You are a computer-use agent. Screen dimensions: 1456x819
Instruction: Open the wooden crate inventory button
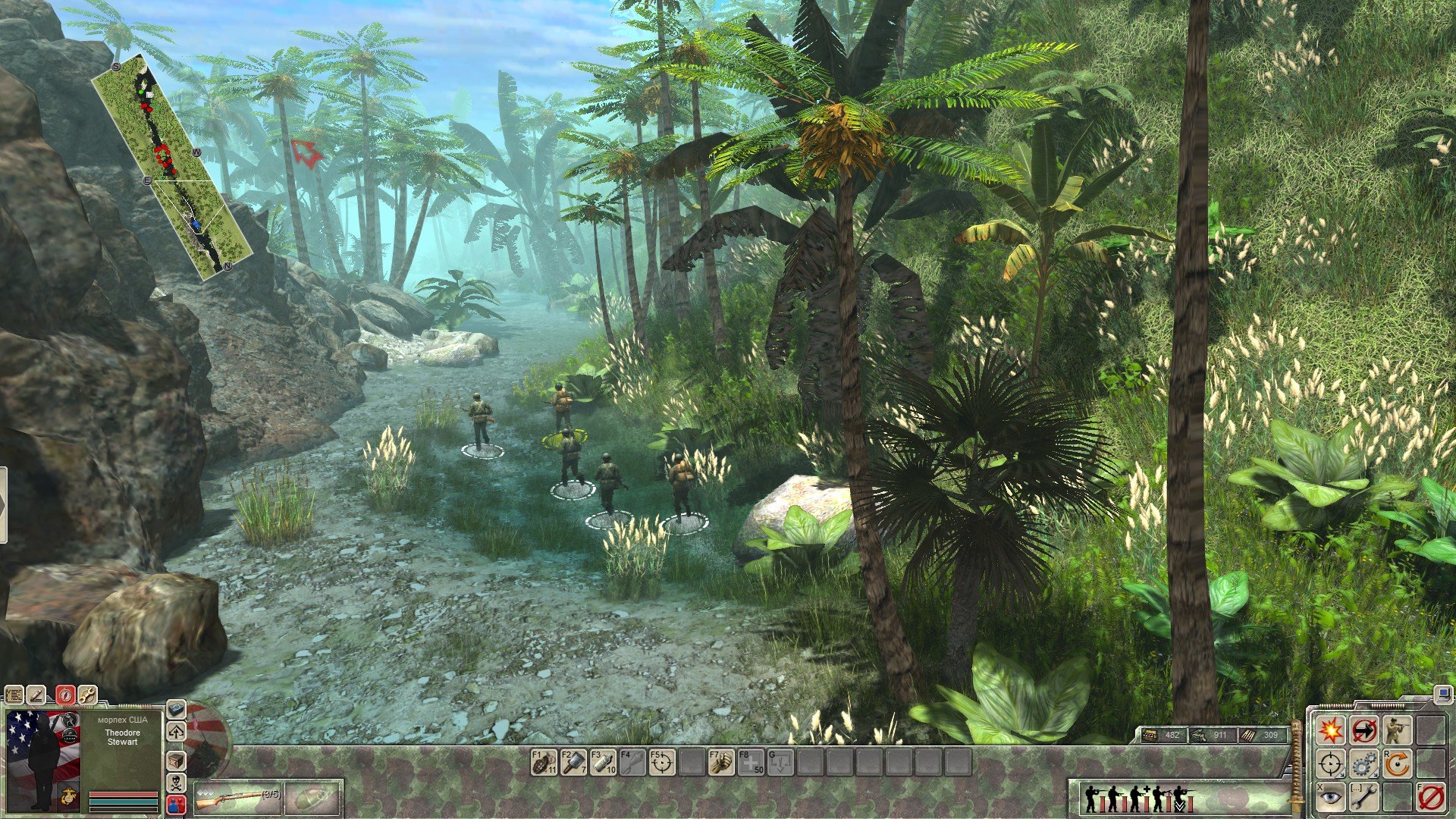point(176,760)
